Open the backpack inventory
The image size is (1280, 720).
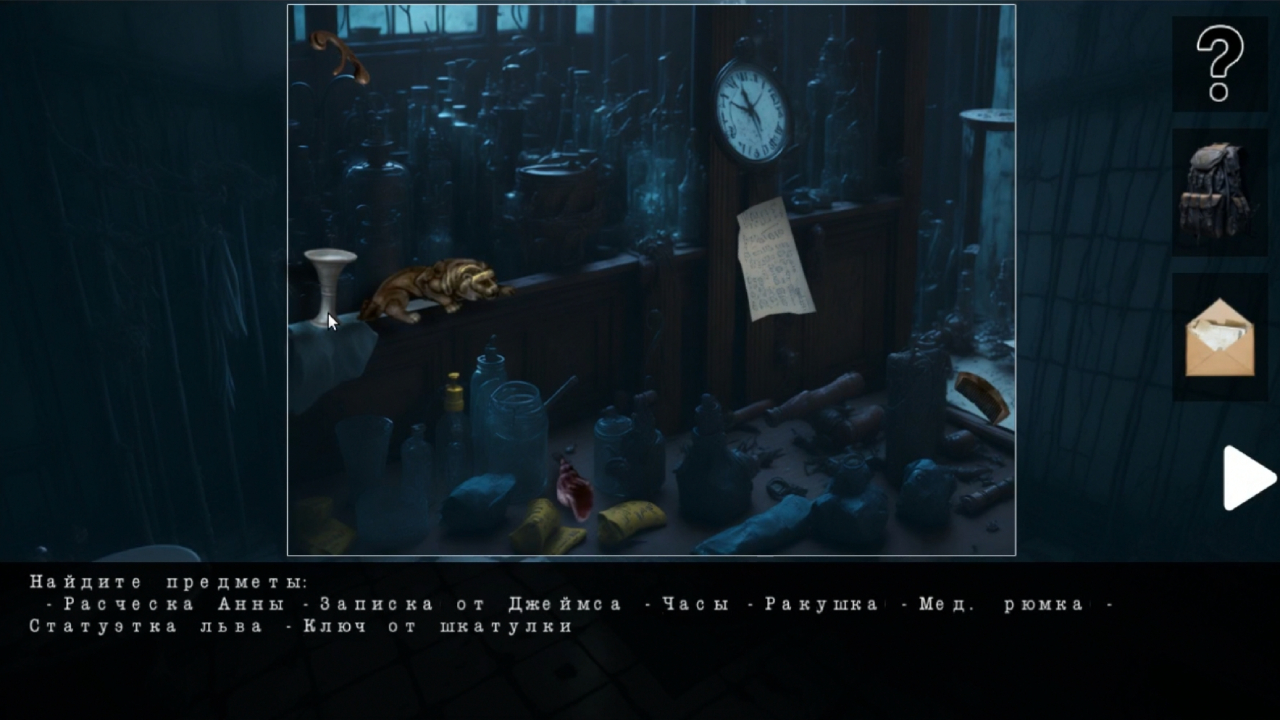point(1218,190)
